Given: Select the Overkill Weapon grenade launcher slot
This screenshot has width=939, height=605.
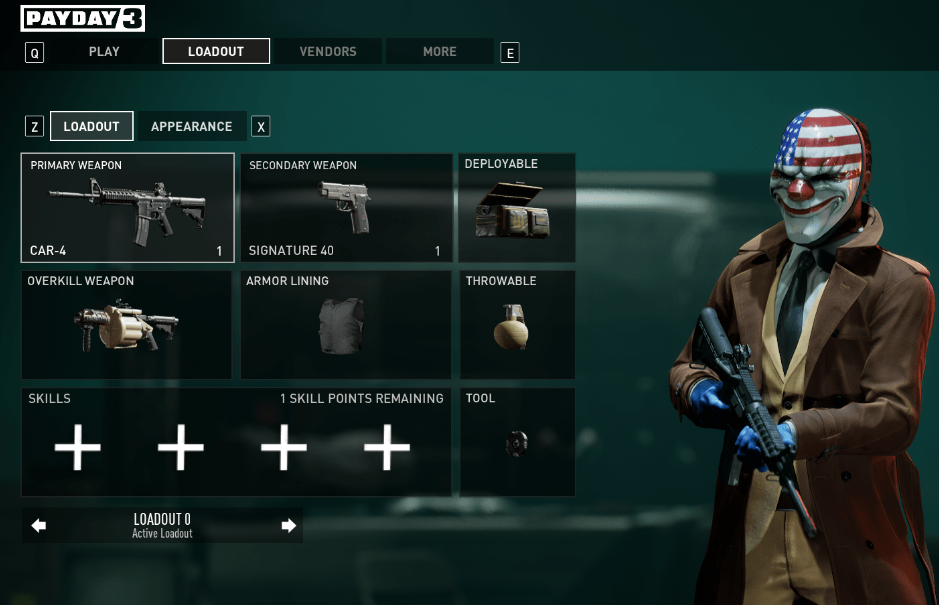Looking at the screenshot, I should tap(127, 325).
